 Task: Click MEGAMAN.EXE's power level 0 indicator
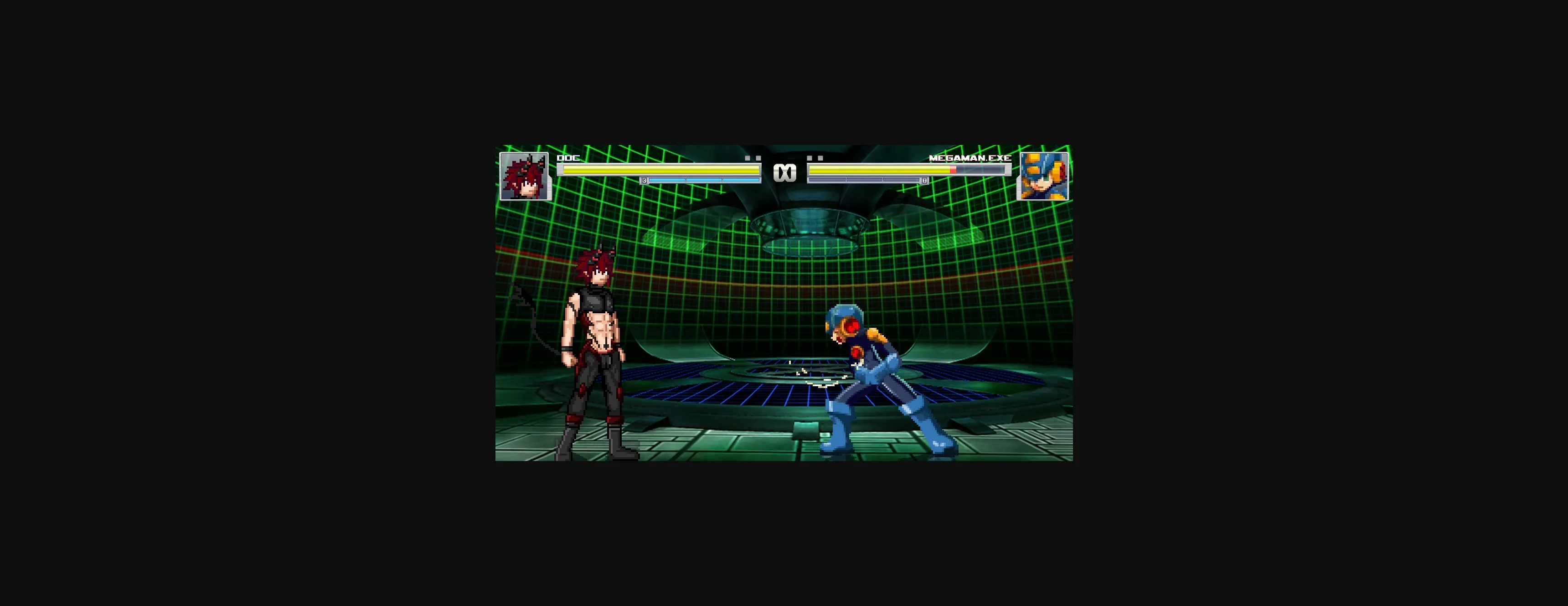click(x=924, y=181)
